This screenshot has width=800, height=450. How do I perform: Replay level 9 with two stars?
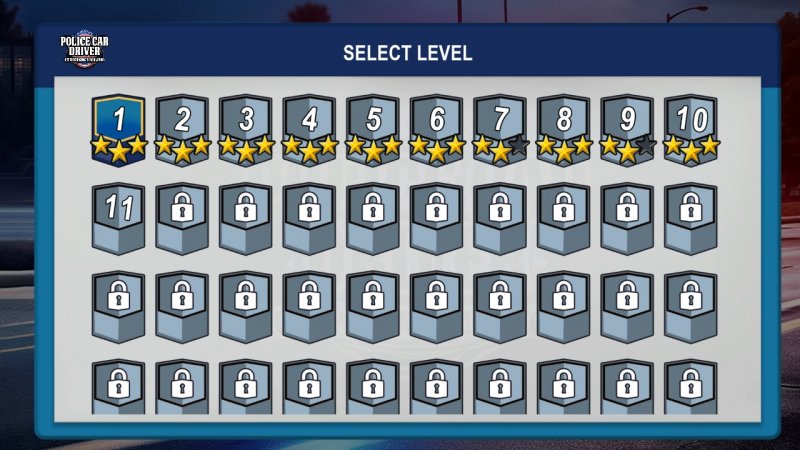point(628,124)
